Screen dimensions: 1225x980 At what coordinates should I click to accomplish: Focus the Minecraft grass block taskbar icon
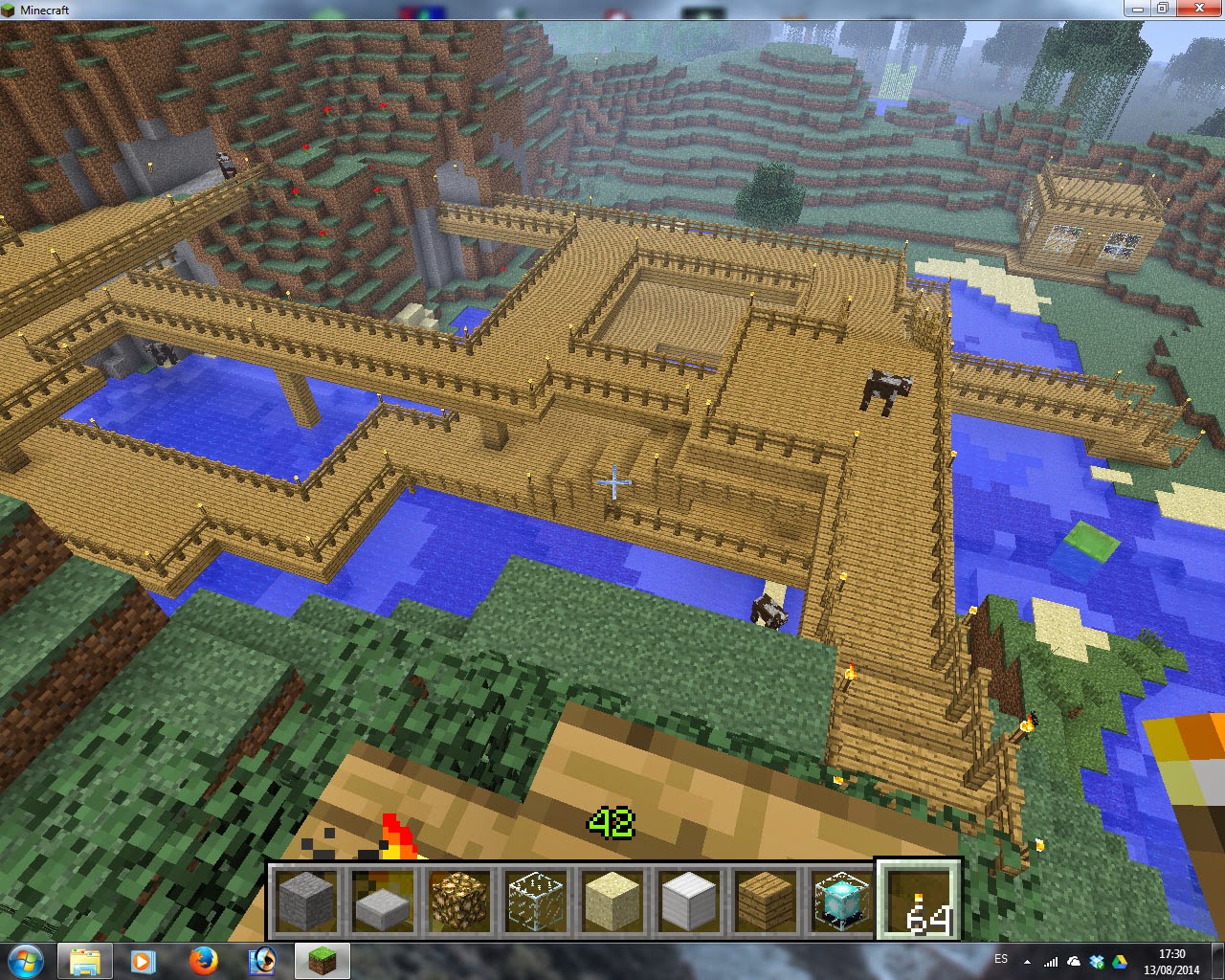tap(322, 961)
